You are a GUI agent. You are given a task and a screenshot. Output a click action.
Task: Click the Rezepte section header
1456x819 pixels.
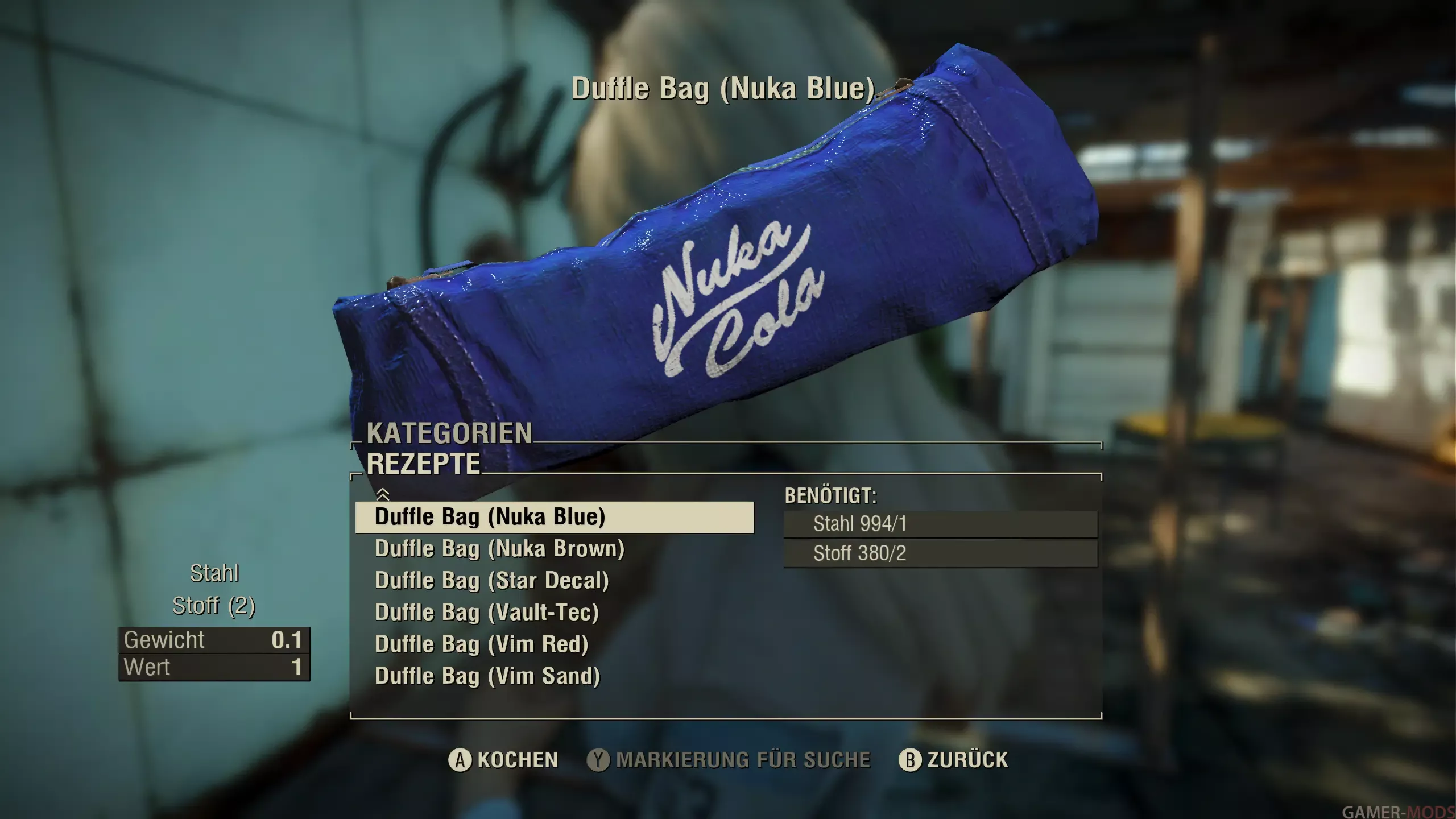tap(423, 464)
